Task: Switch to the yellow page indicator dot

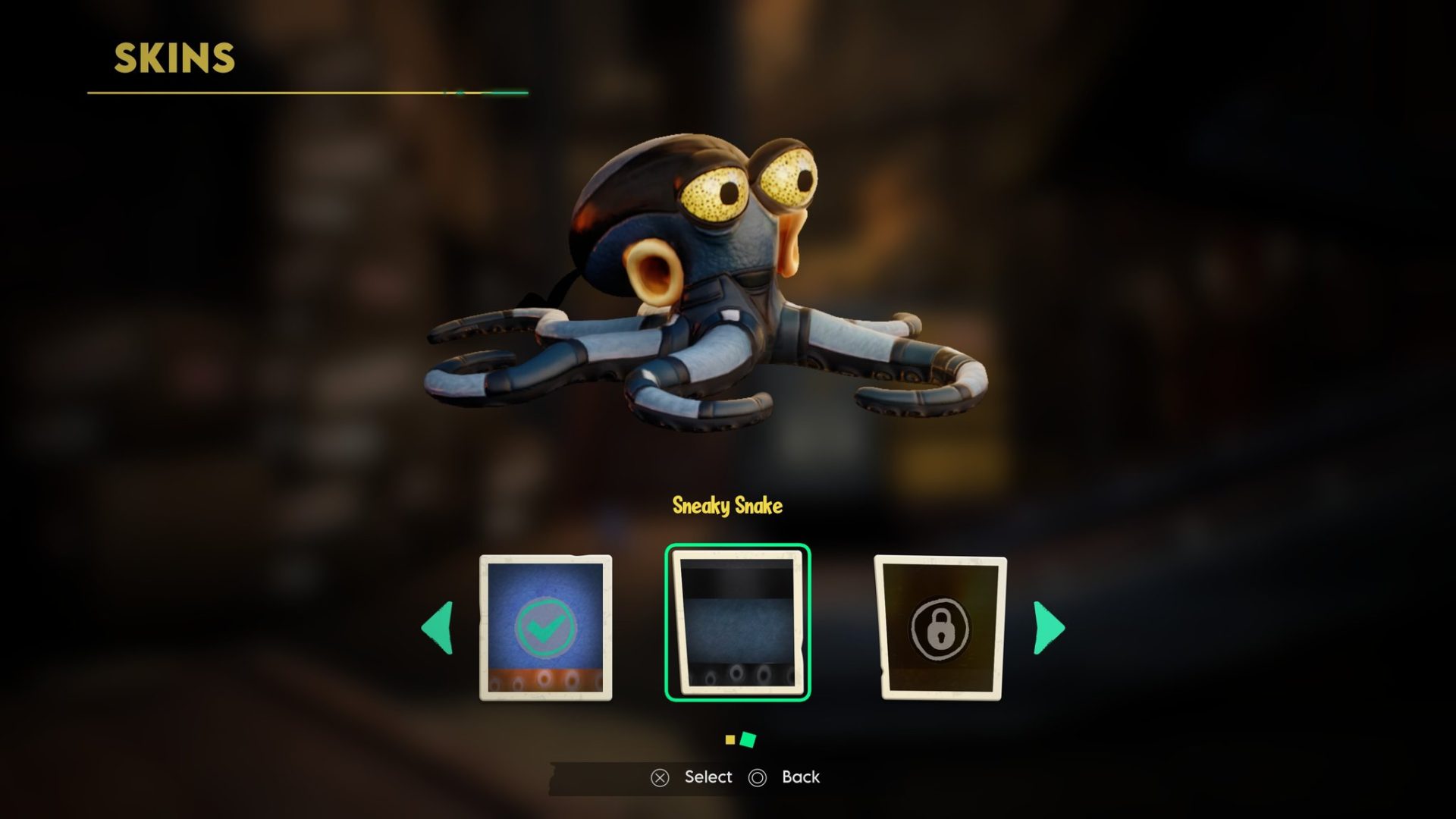Action: click(x=730, y=739)
